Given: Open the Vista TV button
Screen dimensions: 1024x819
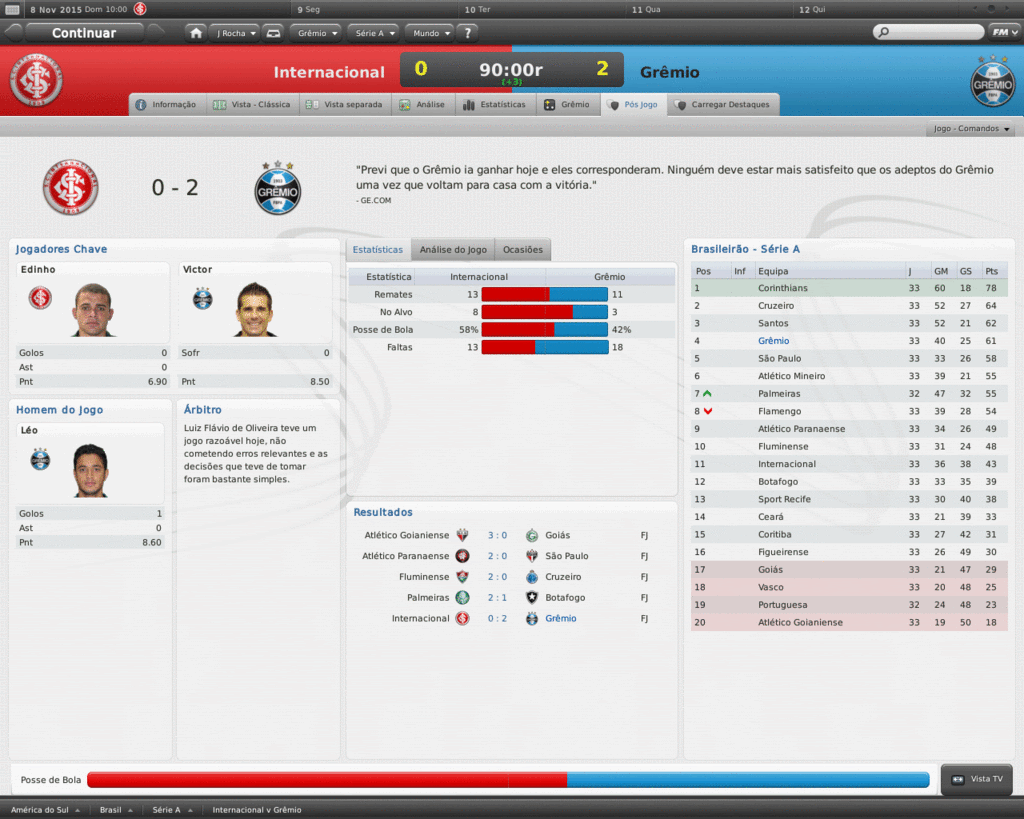Looking at the screenshot, I should point(978,779).
